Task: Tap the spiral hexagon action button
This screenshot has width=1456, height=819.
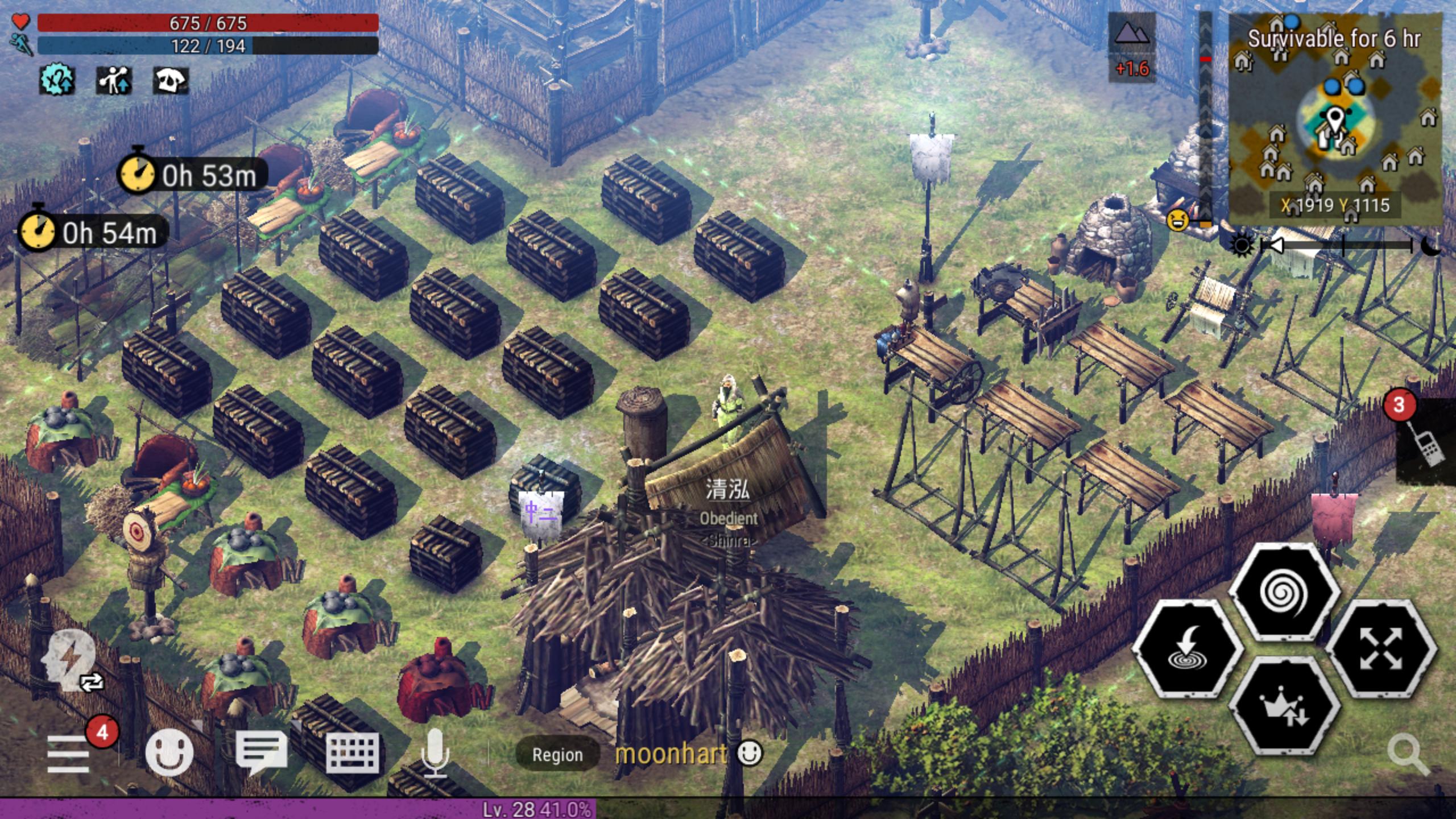Action: click(1284, 593)
